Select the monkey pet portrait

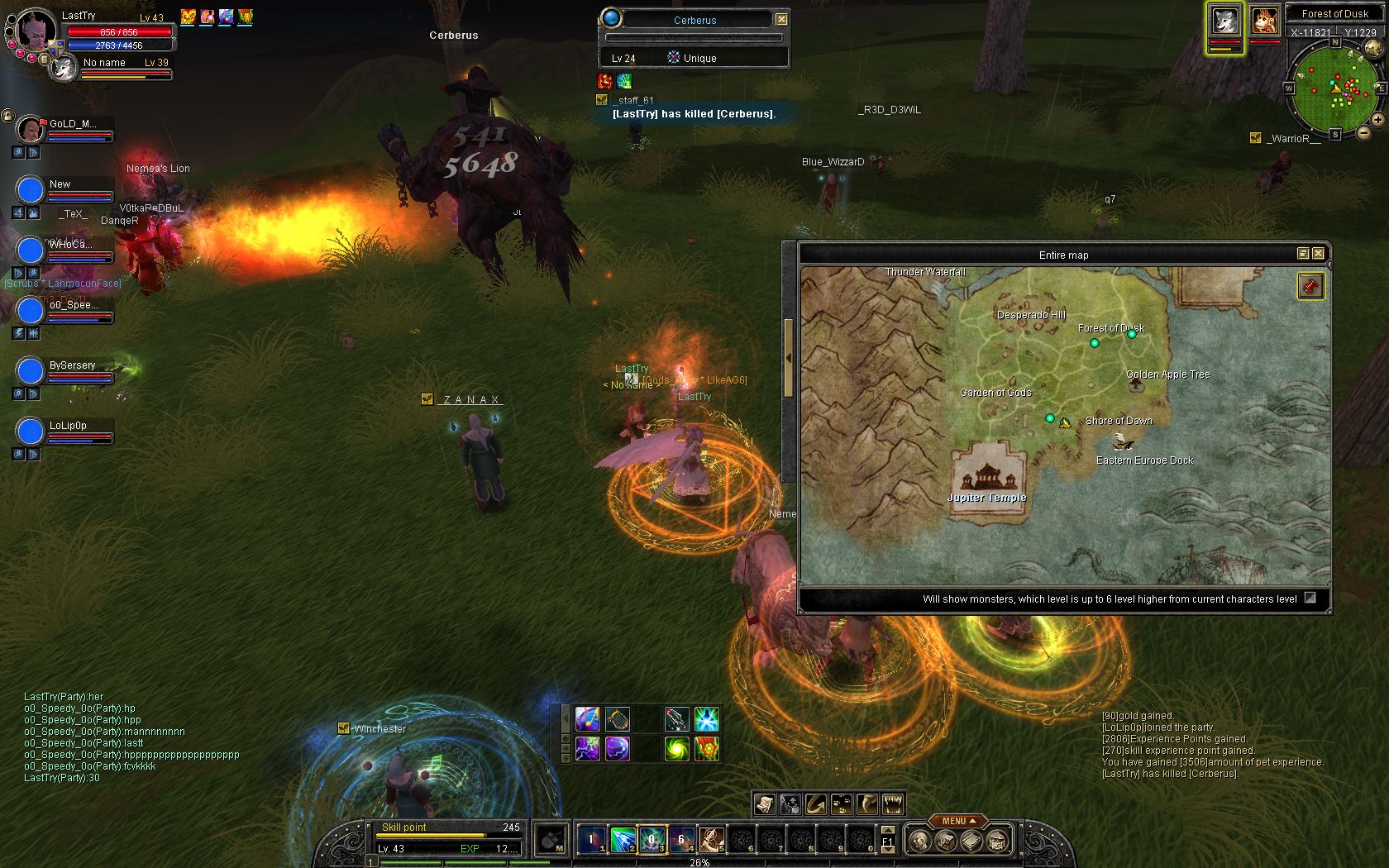point(1264,21)
